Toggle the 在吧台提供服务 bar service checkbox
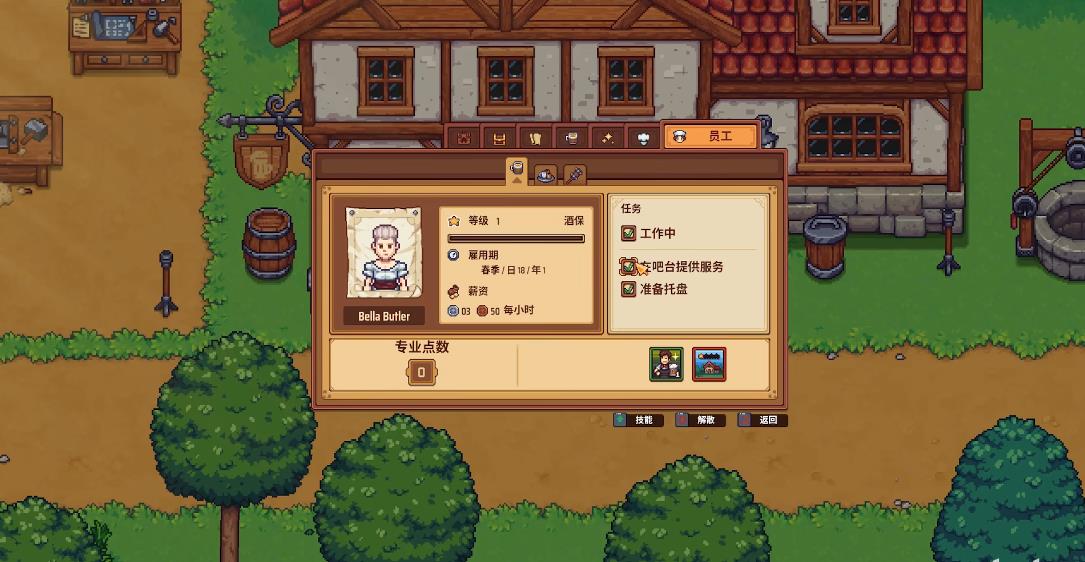The width and height of the screenshot is (1085, 562). coord(628,267)
